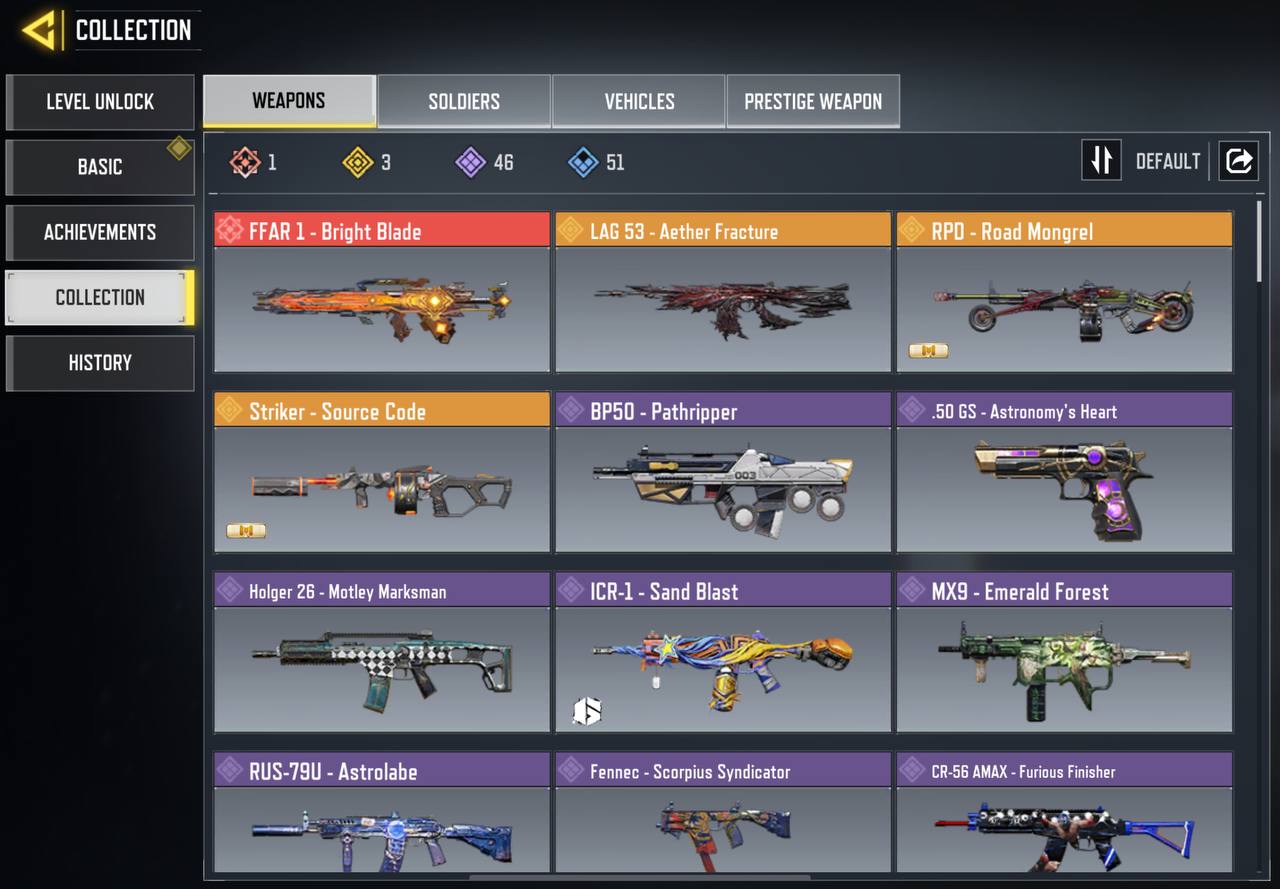Select the FFAR 1 - Bright Blade card
Image resolution: width=1280 pixels, height=889 pixels.
[x=382, y=292]
